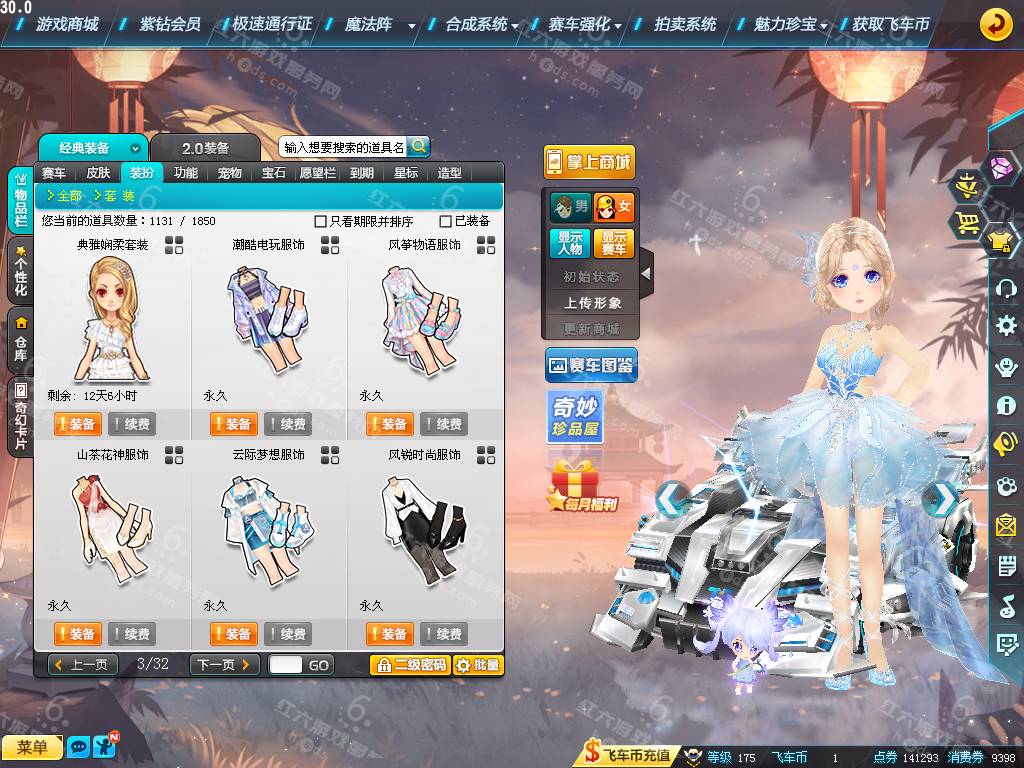Viewport: 1024px width, 768px height.
Task: Open the 游戏商城 game shop menu
Action: pos(66,24)
